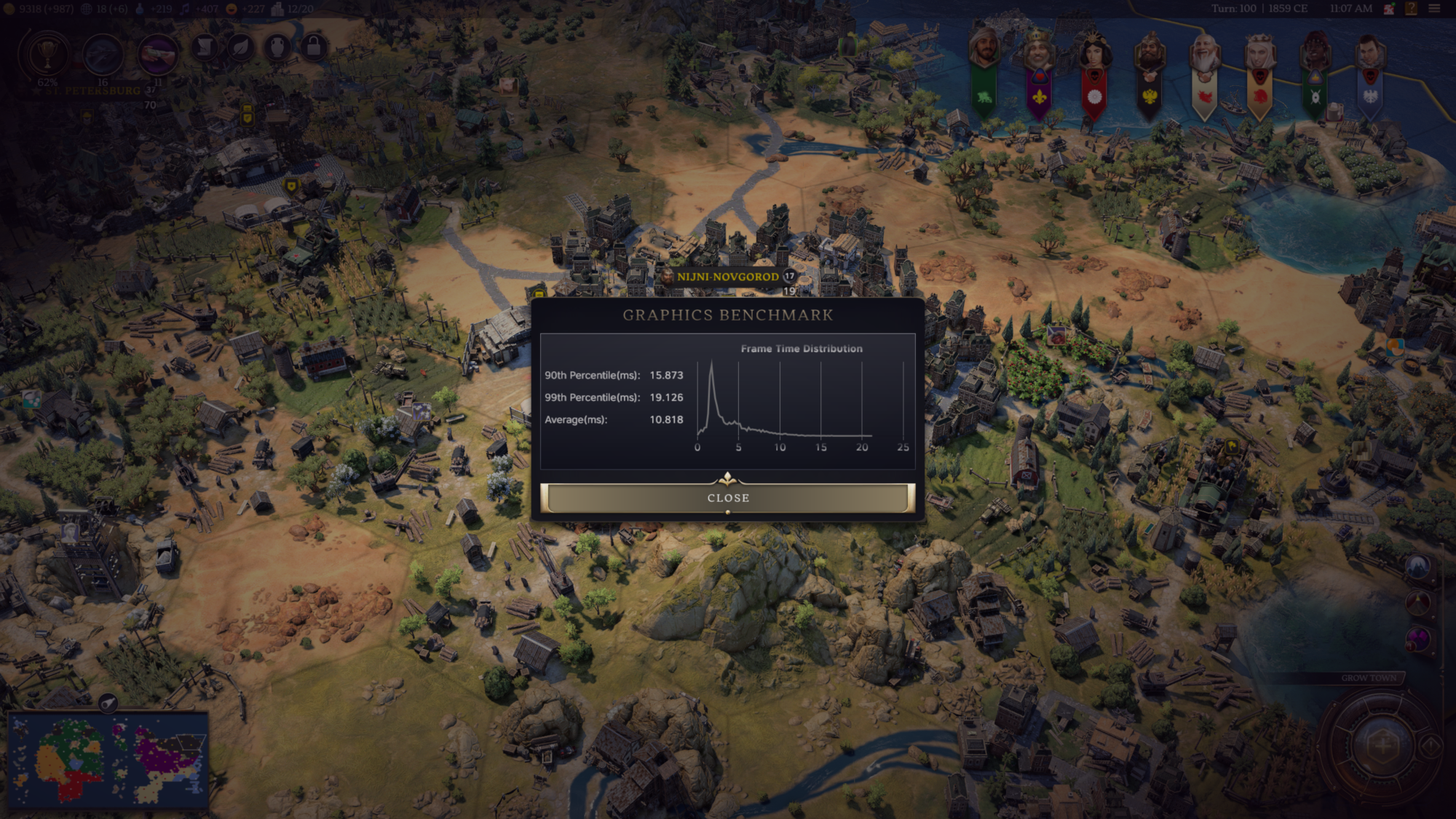
Task: Click the NIJNI-NOVGOROD city banner
Action: [x=728, y=277]
